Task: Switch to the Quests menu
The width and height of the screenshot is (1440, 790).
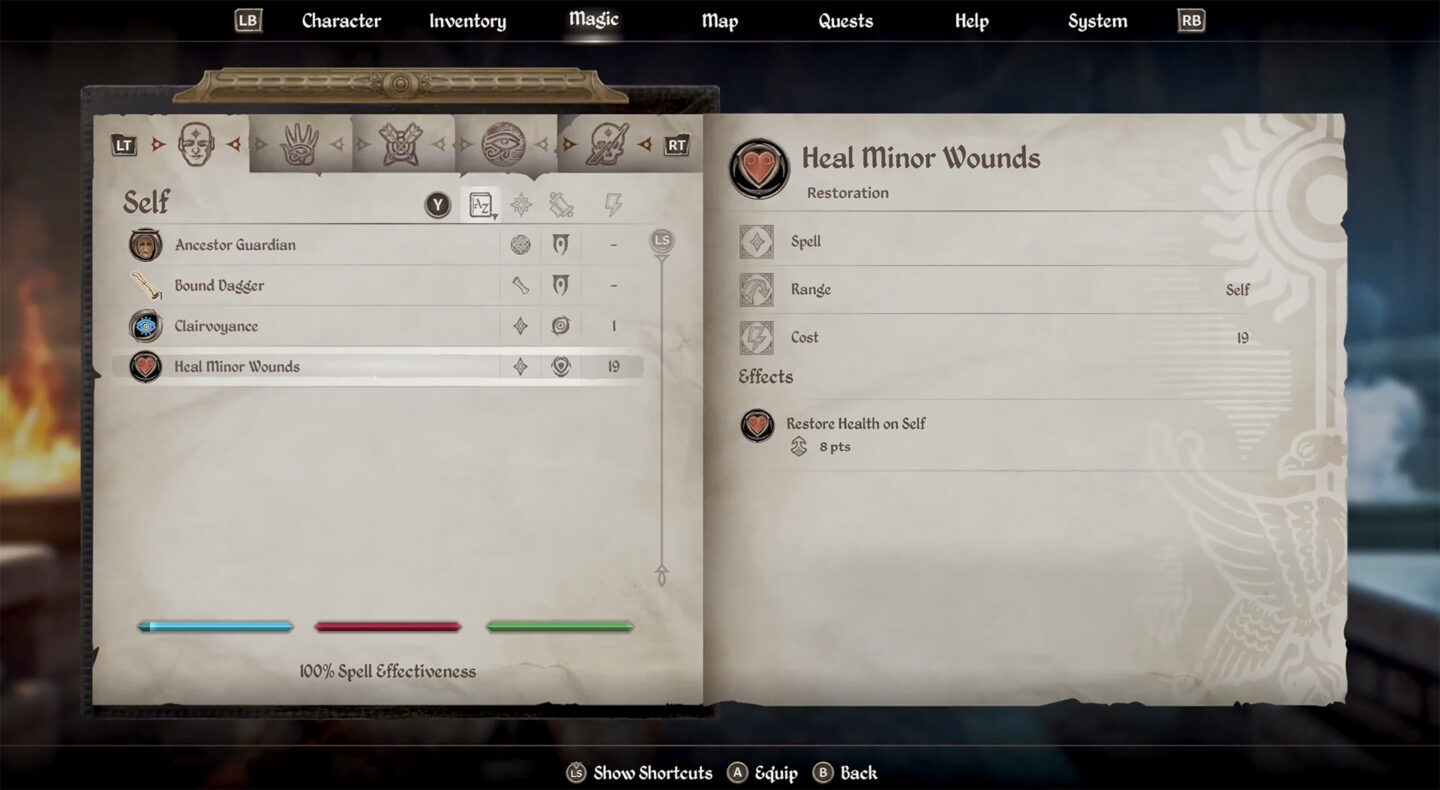Action: click(845, 20)
